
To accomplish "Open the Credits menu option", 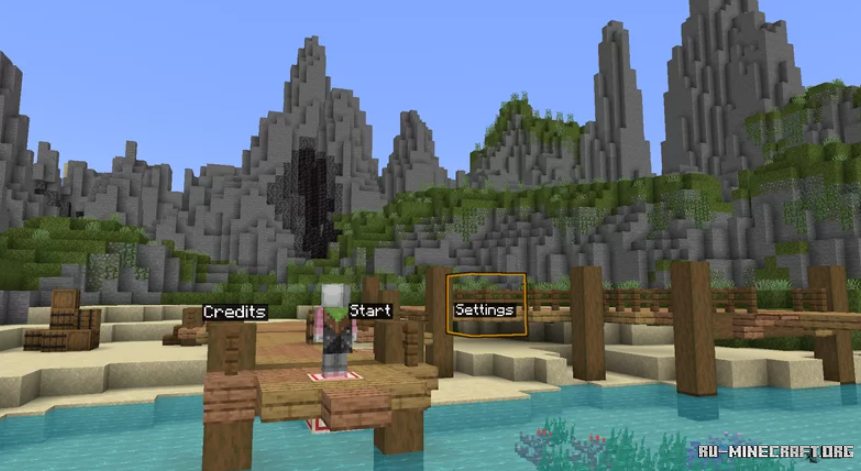I will point(235,312).
